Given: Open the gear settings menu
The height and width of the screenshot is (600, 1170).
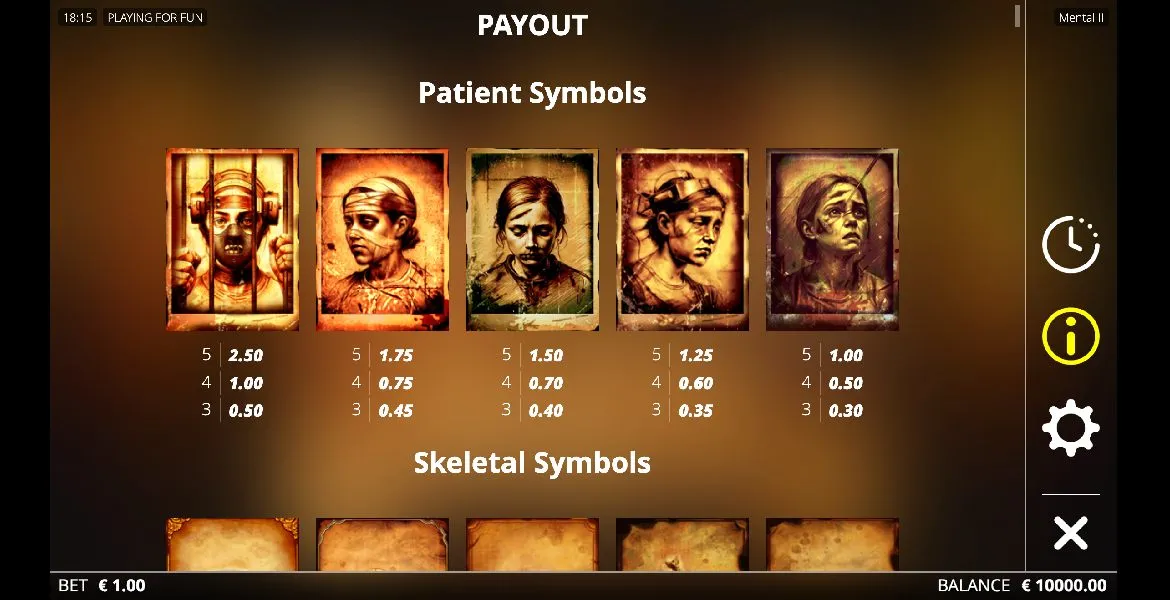Looking at the screenshot, I should click(1070, 428).
